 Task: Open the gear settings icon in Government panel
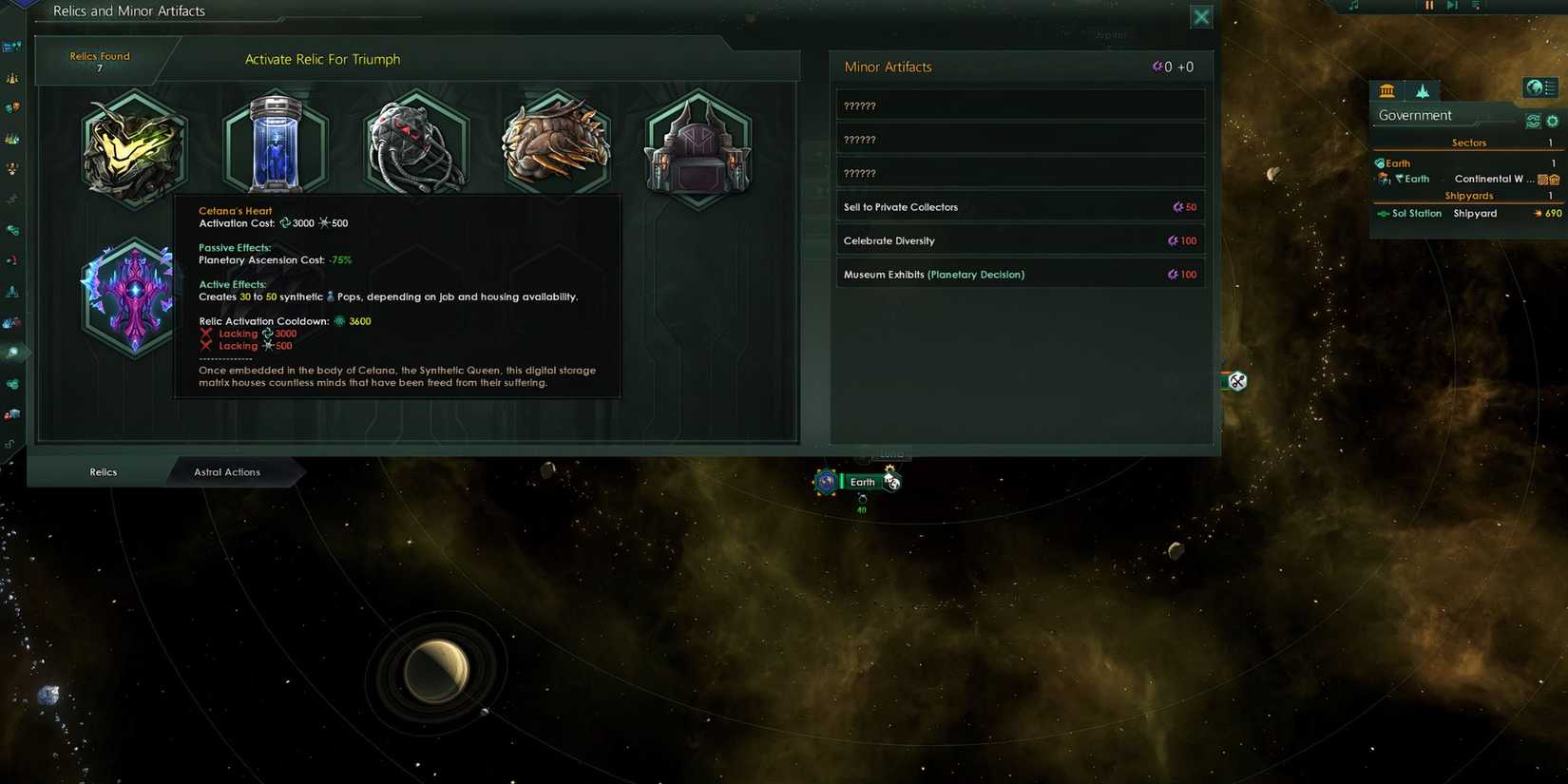coord(1552,121)
